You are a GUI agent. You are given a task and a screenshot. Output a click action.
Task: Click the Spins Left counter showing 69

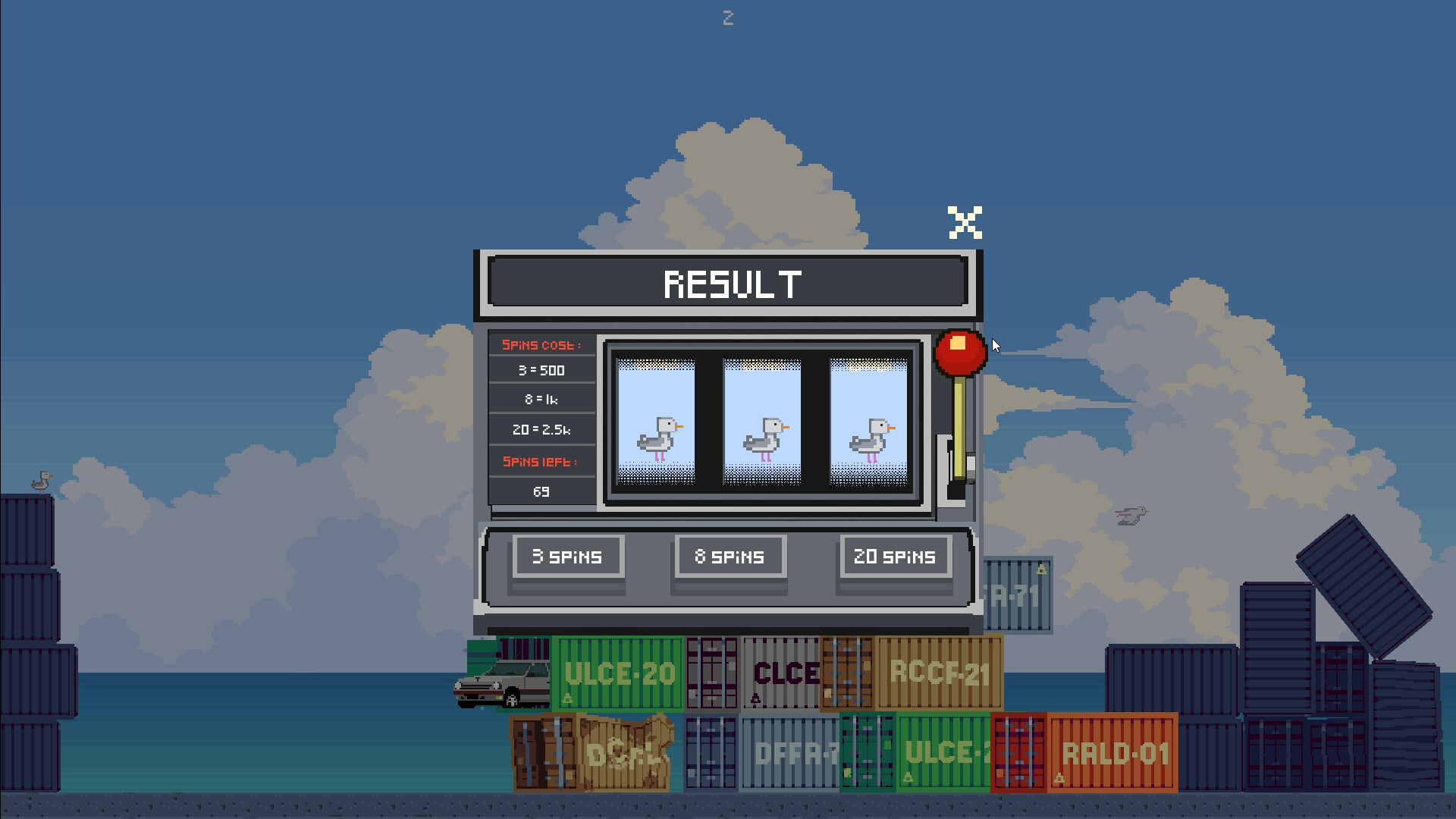(541, 491)
